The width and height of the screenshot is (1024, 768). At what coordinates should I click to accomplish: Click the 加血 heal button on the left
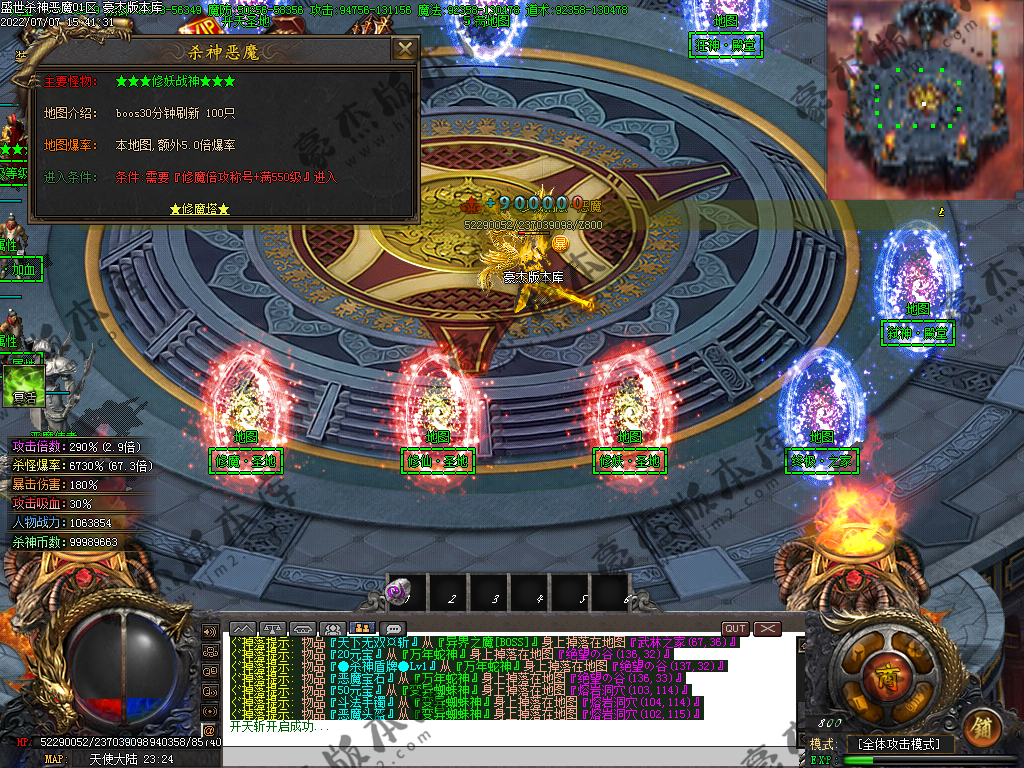[x=22, y=269]
